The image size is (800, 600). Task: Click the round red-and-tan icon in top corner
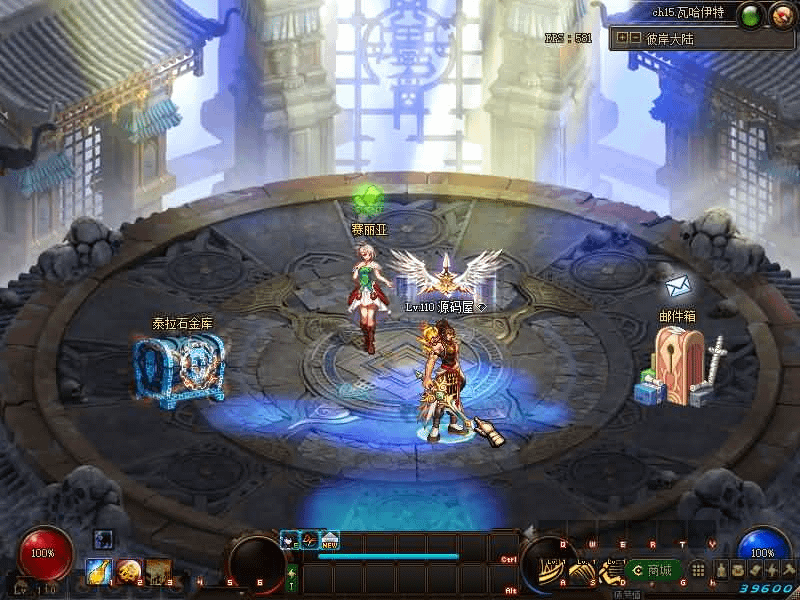pos(781,14)
